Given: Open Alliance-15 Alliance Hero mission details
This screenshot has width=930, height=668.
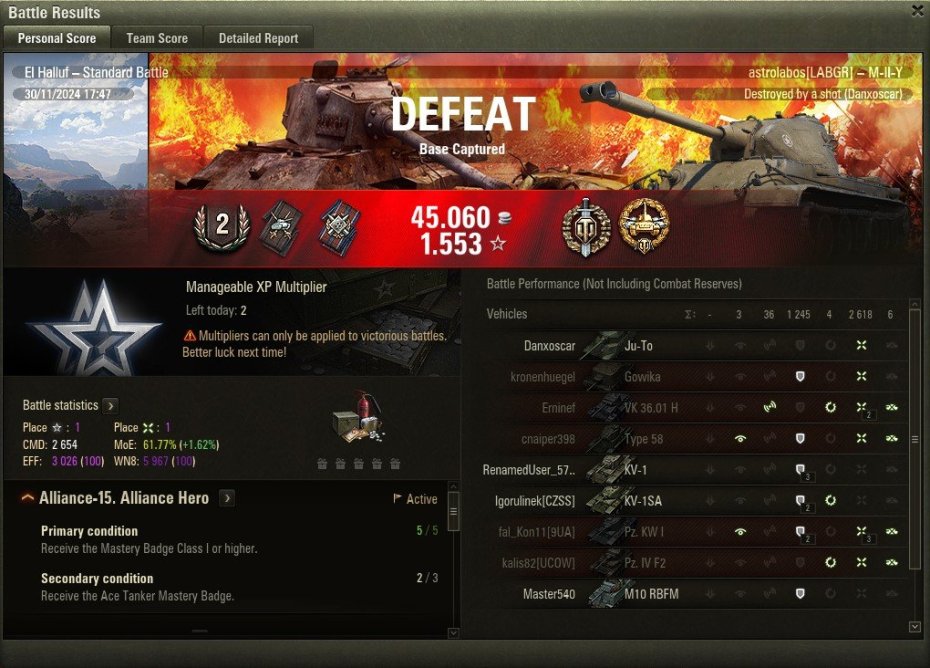Looking at the screenshot, I should [228, 498].
